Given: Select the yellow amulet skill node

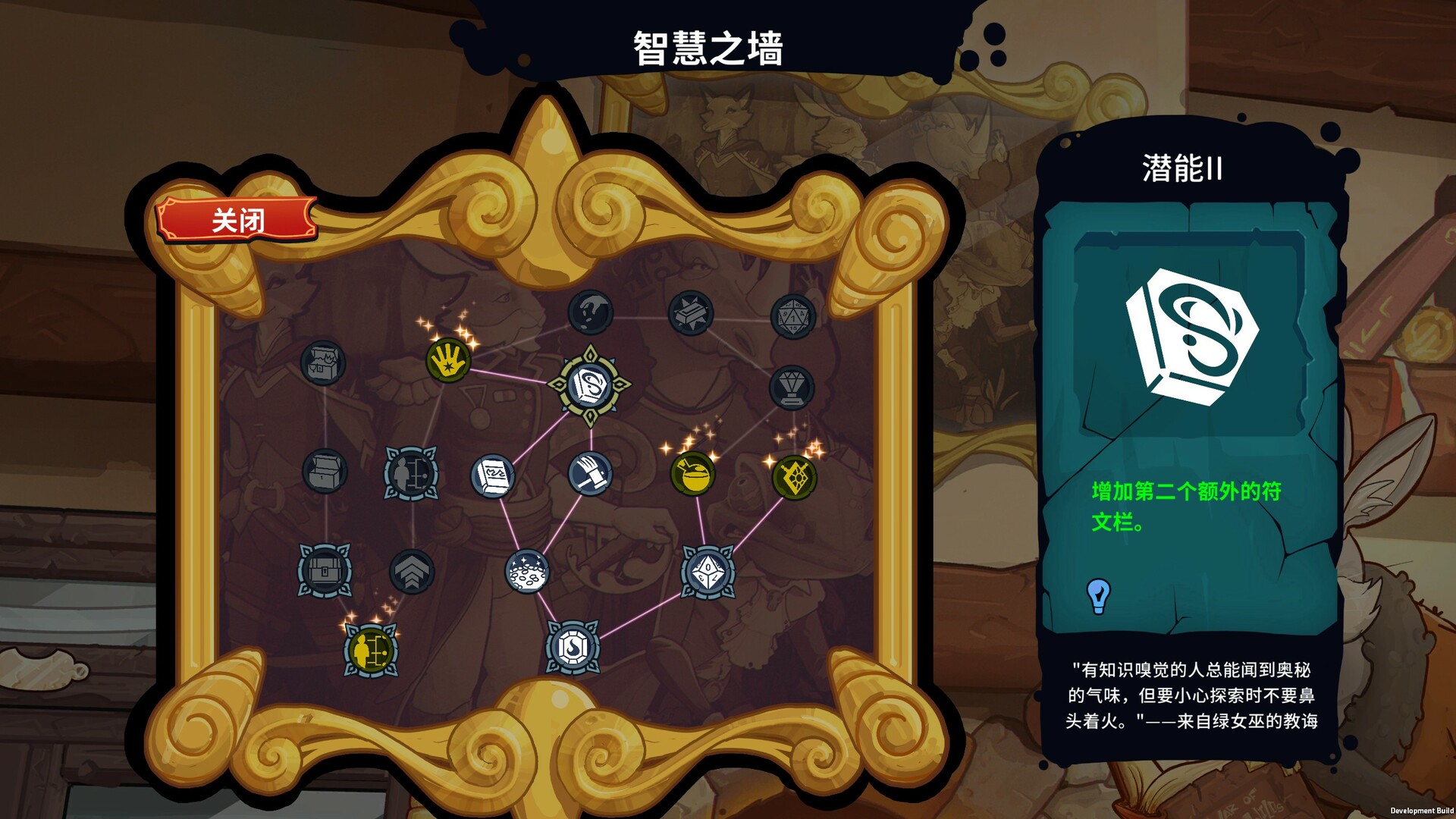Looking at the screenshot, I should tap(796, 478).
